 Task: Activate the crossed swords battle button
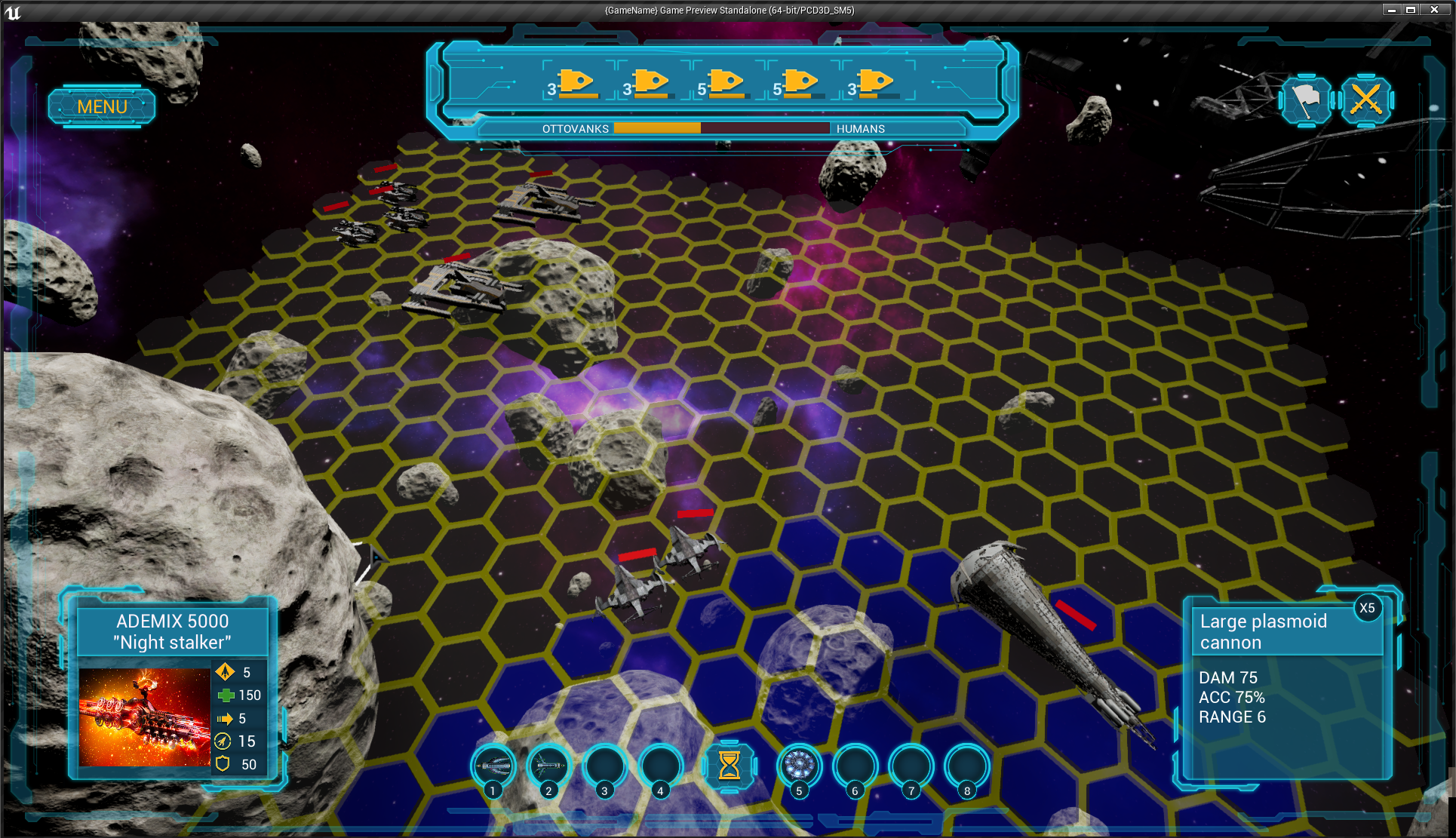click(x=1365, y=99)
